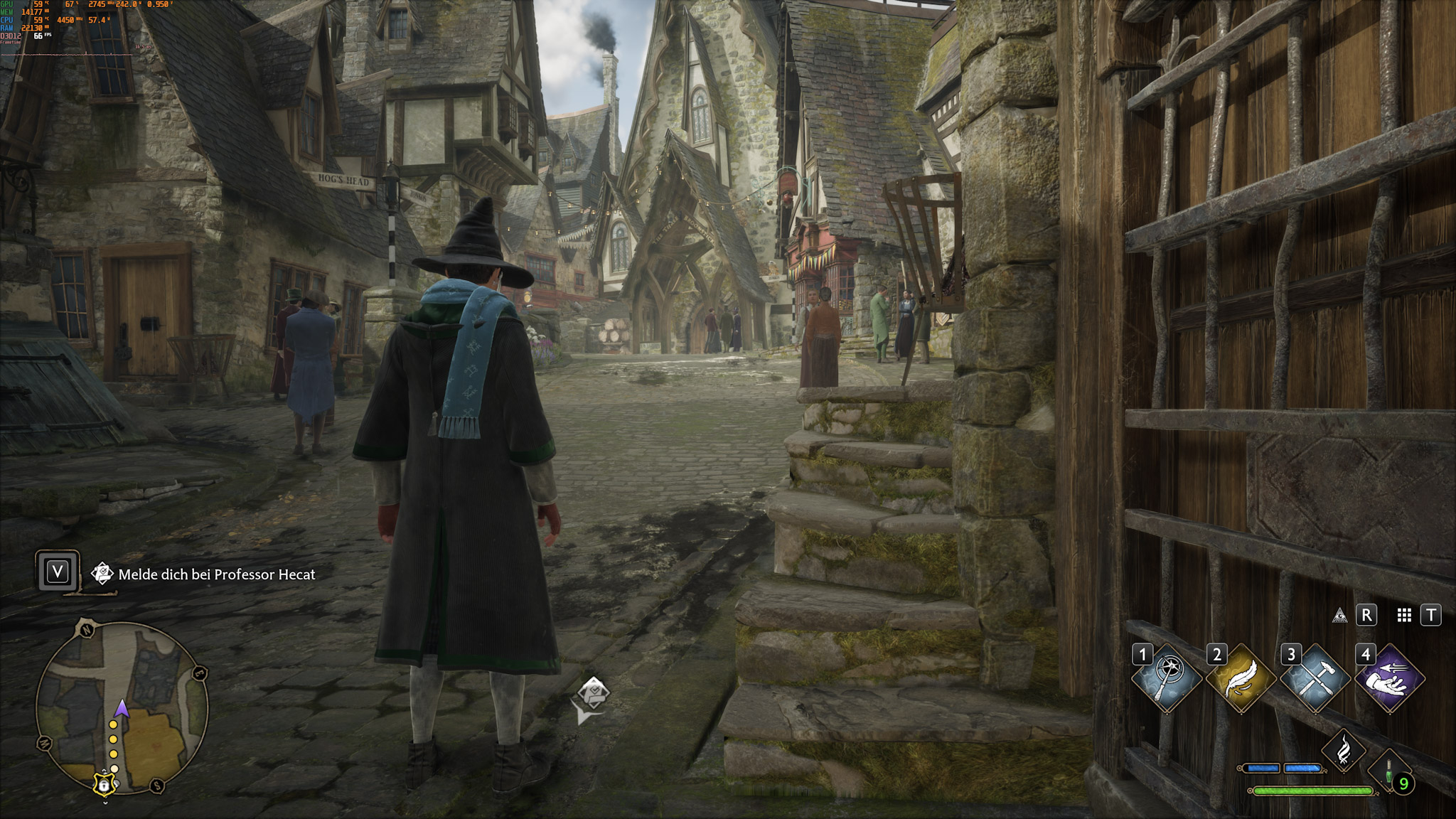
Task: Use the Wiggenweld potion bottle icon
Action: pyautogui.click(x=1390, y=770)
